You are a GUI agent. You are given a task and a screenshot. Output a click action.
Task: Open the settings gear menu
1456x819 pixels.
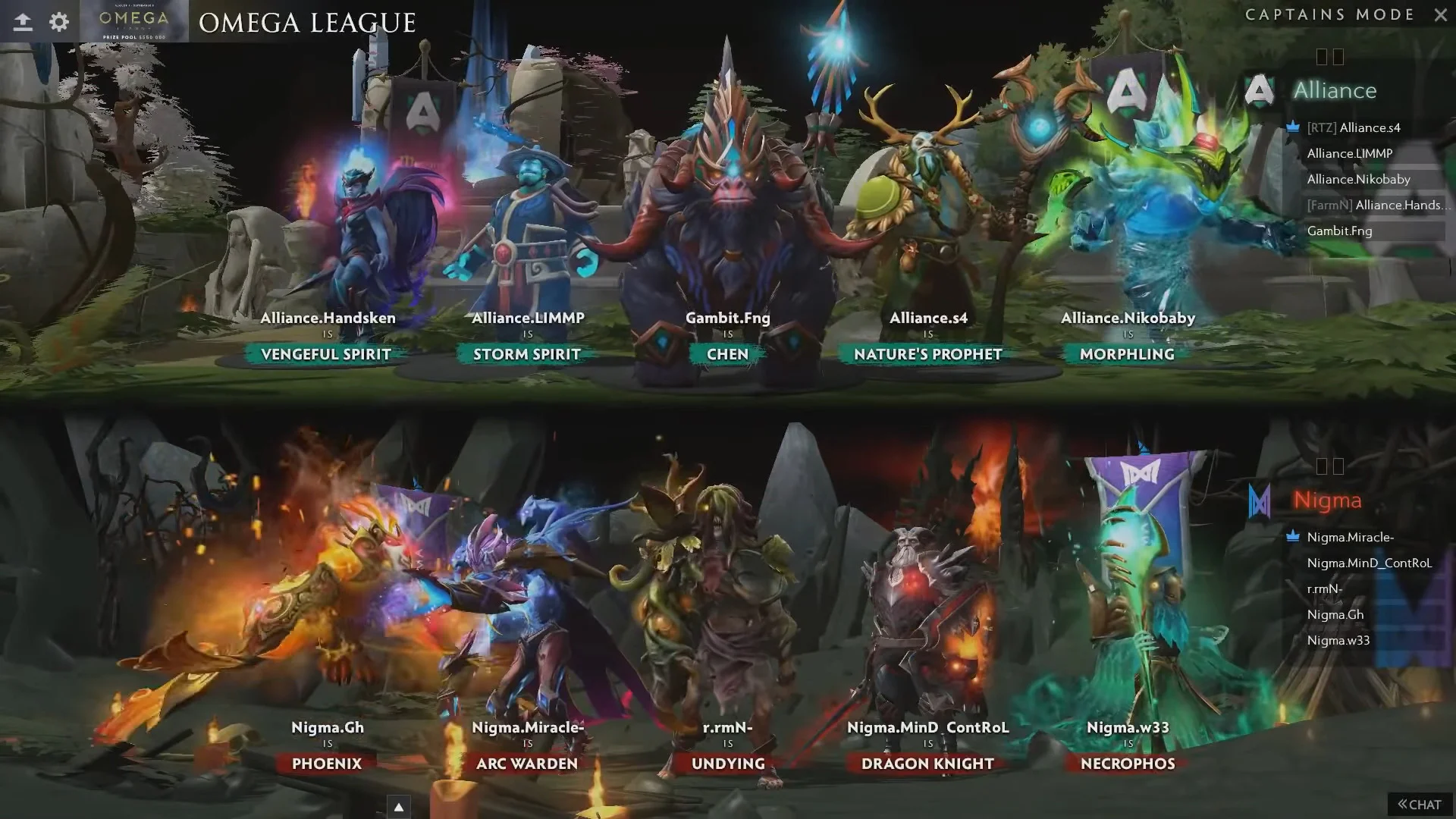(x=59, y=21)
